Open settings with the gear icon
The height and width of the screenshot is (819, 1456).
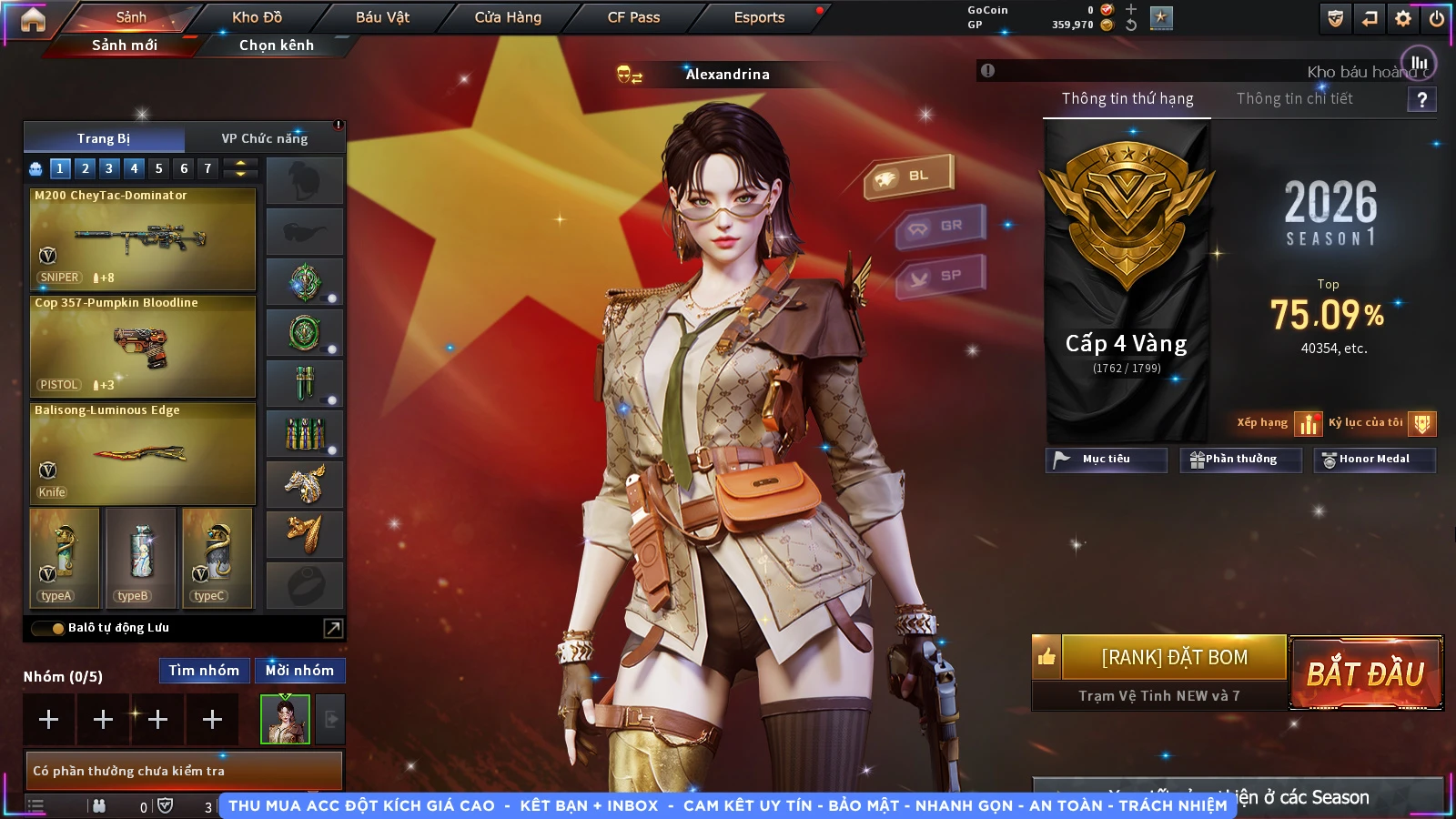tap(1403, 18)
